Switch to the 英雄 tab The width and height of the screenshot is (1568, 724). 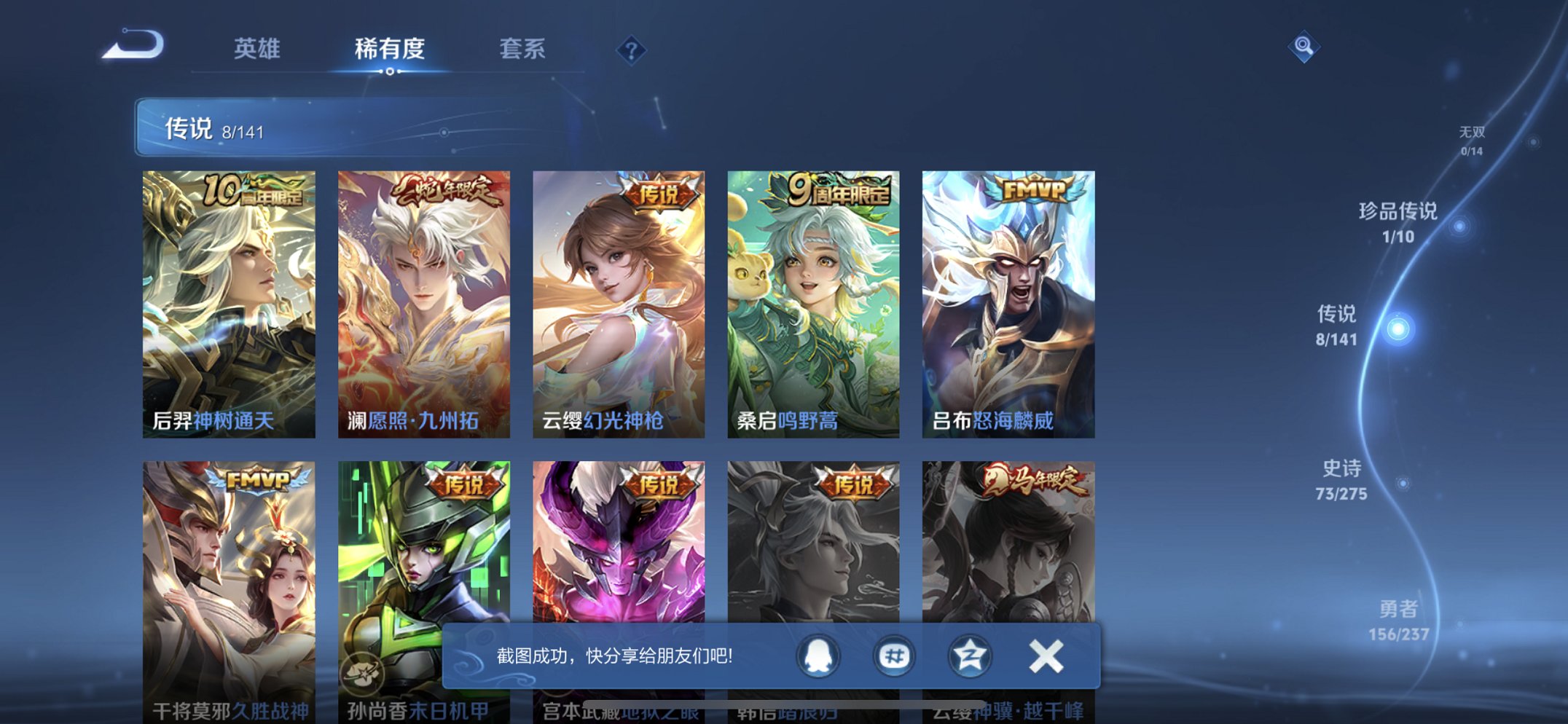[256, 48]
